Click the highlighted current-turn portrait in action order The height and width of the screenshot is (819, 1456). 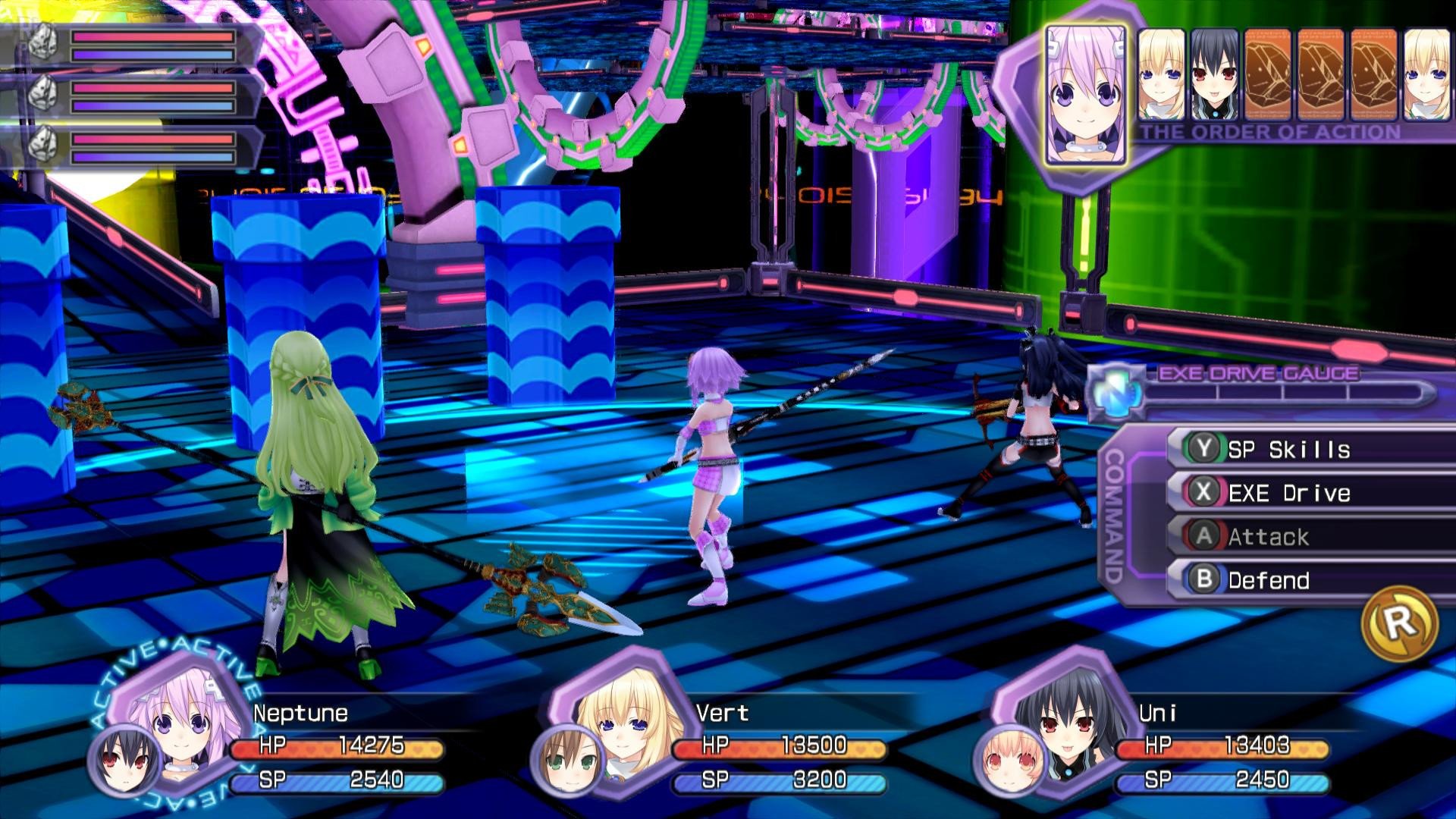pos(1085,96)
